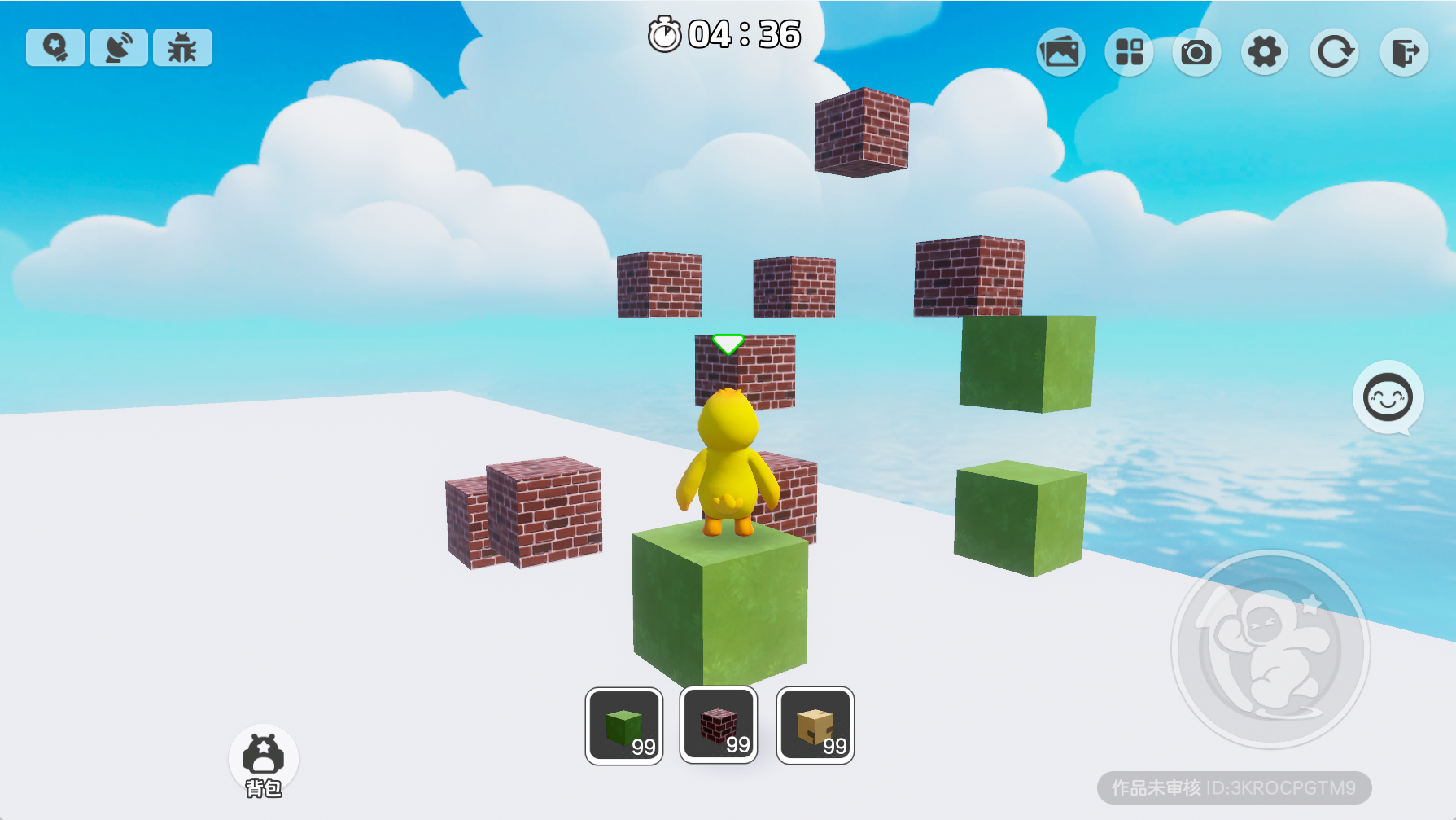Open the 背包 backpack

point(264,761)
